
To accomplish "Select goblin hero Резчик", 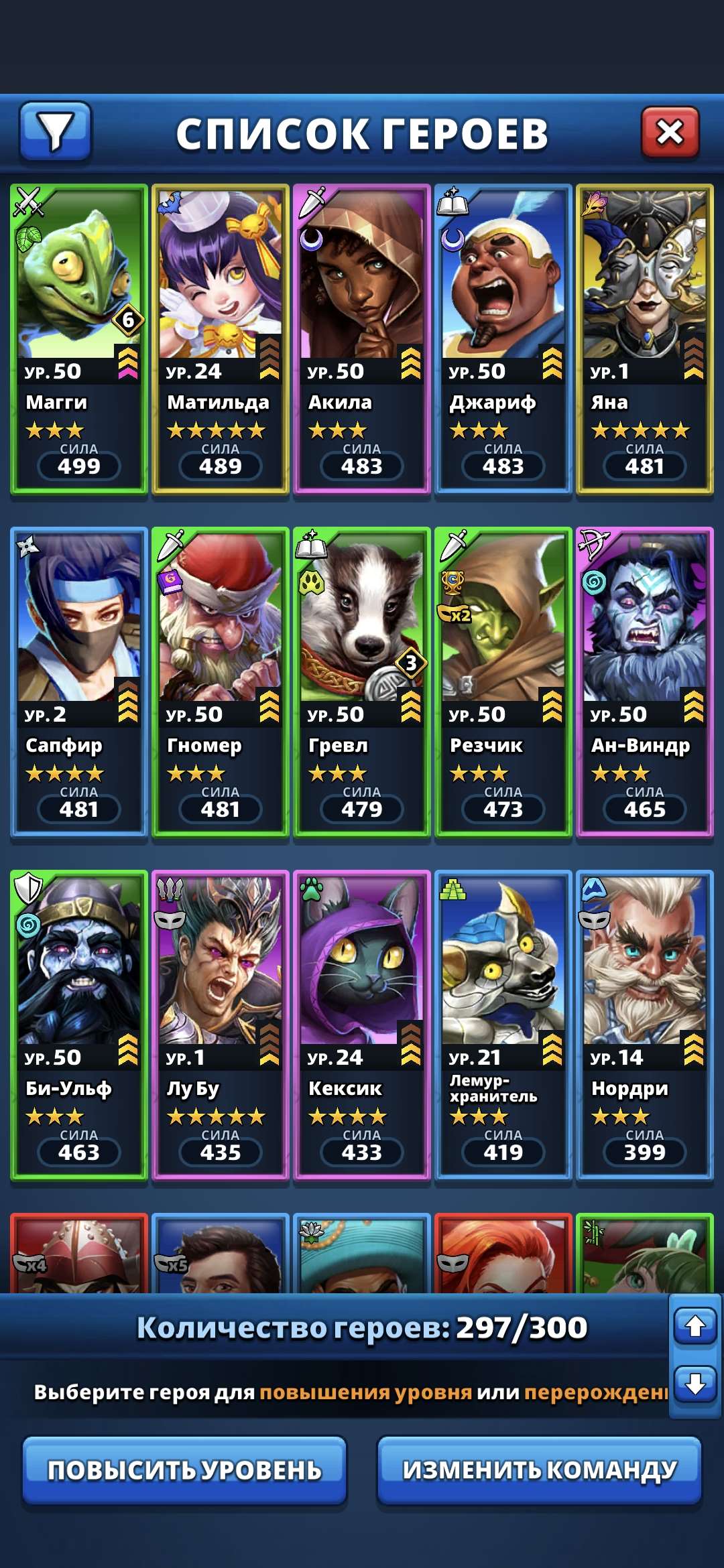I will 503,682.
